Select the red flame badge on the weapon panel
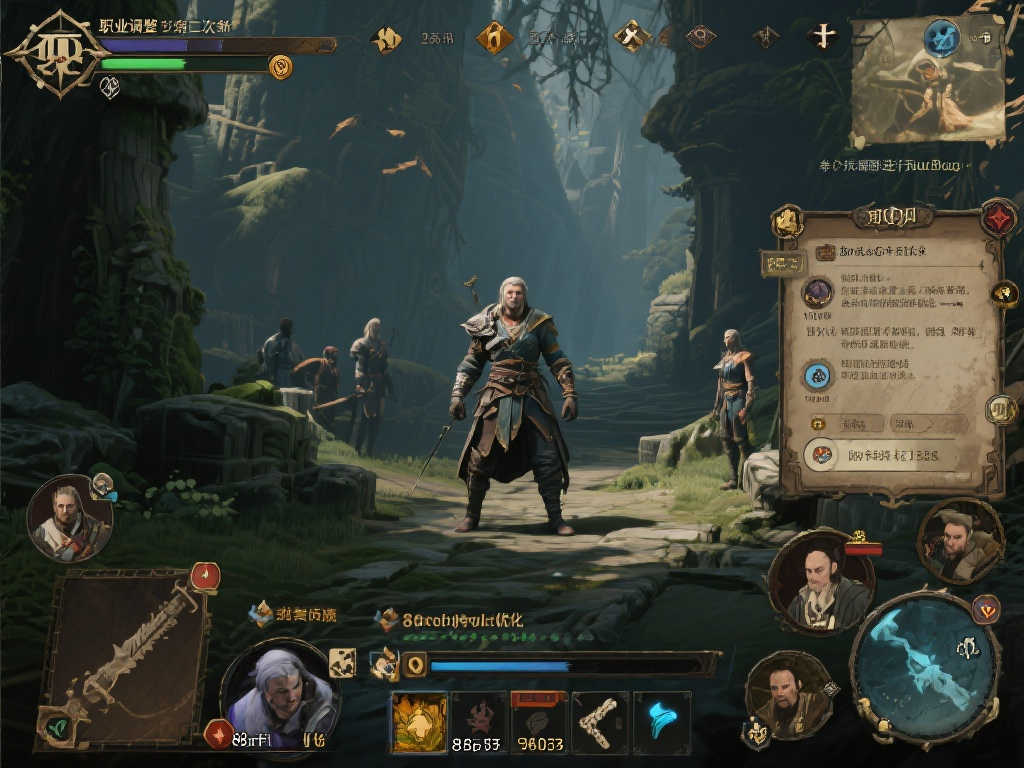Viewport: 1024px width, 768px height. tap(204, 576)
